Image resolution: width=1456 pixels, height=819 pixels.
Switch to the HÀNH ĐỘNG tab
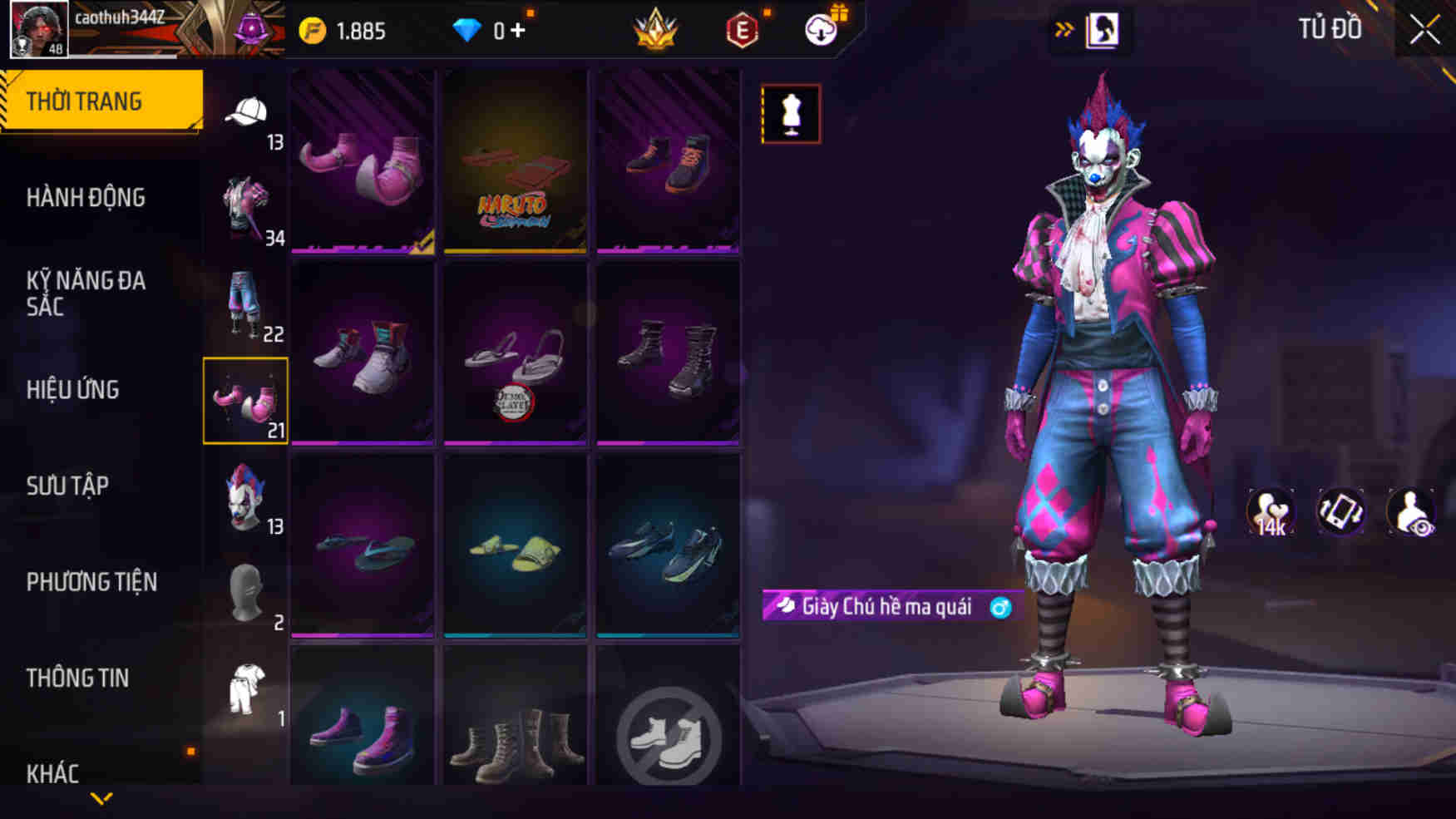point(86,198)
